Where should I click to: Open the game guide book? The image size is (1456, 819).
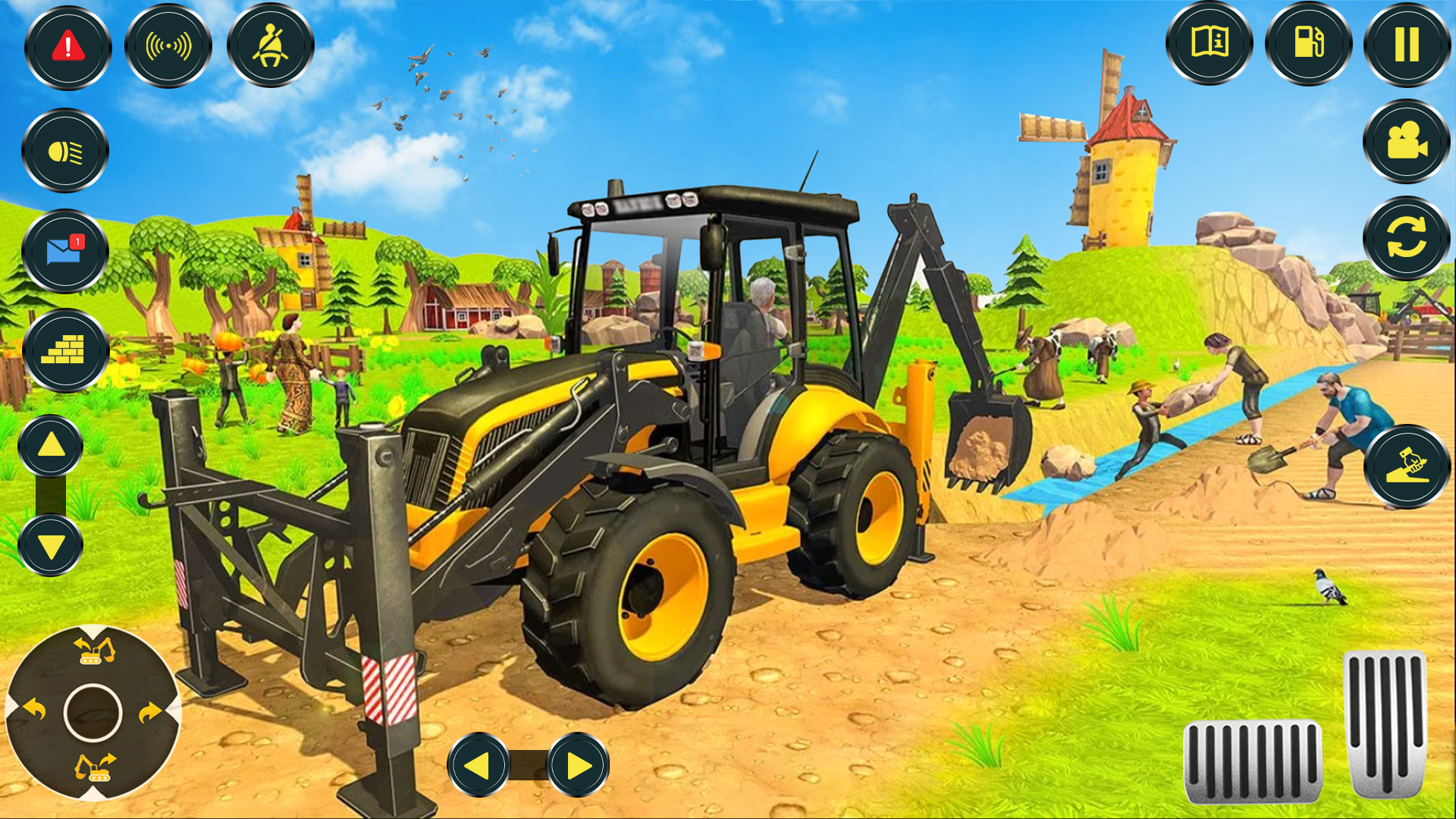(x=1212, y=44)
